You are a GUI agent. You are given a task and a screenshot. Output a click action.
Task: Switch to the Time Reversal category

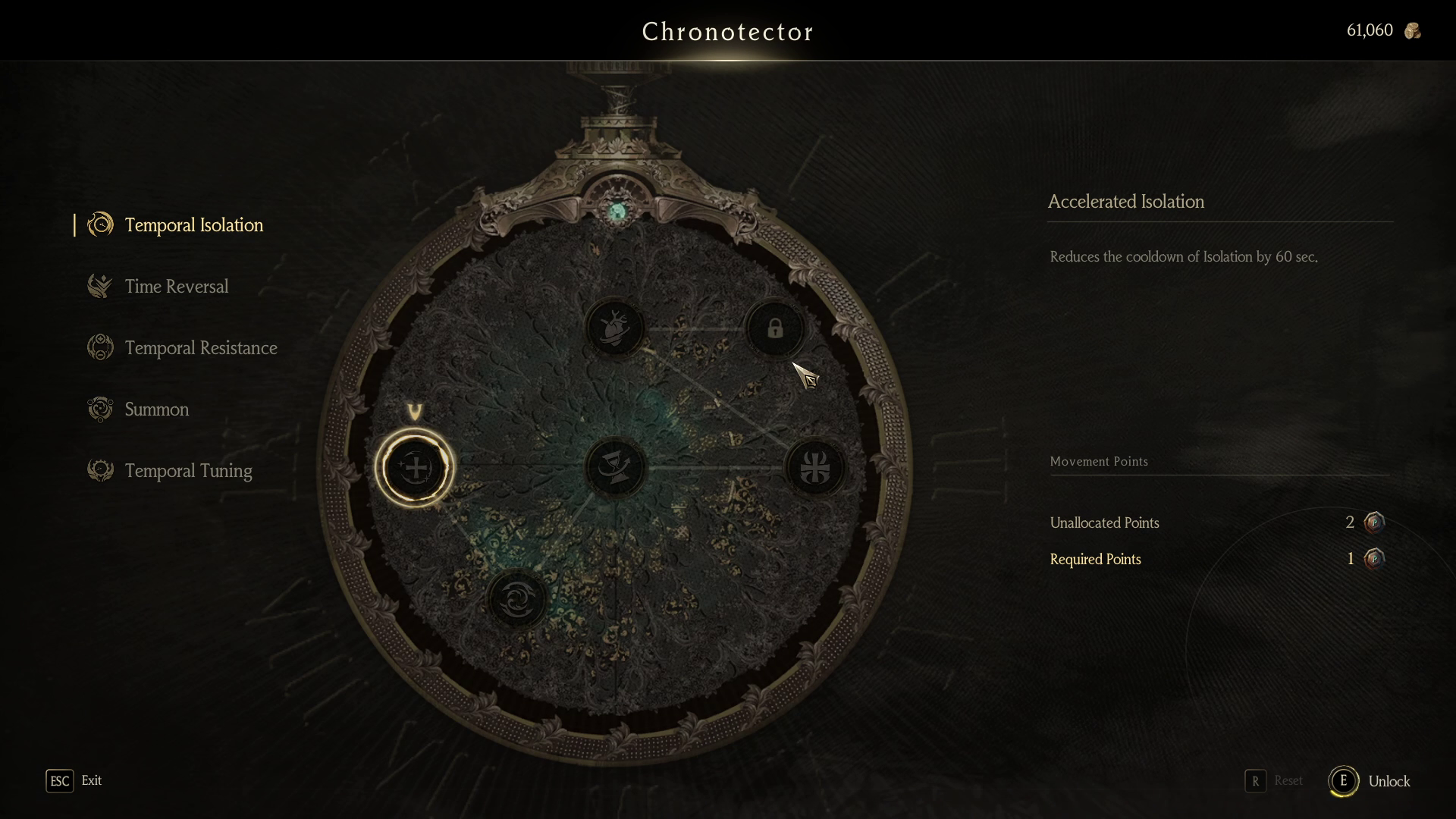(x=176, y=287)
